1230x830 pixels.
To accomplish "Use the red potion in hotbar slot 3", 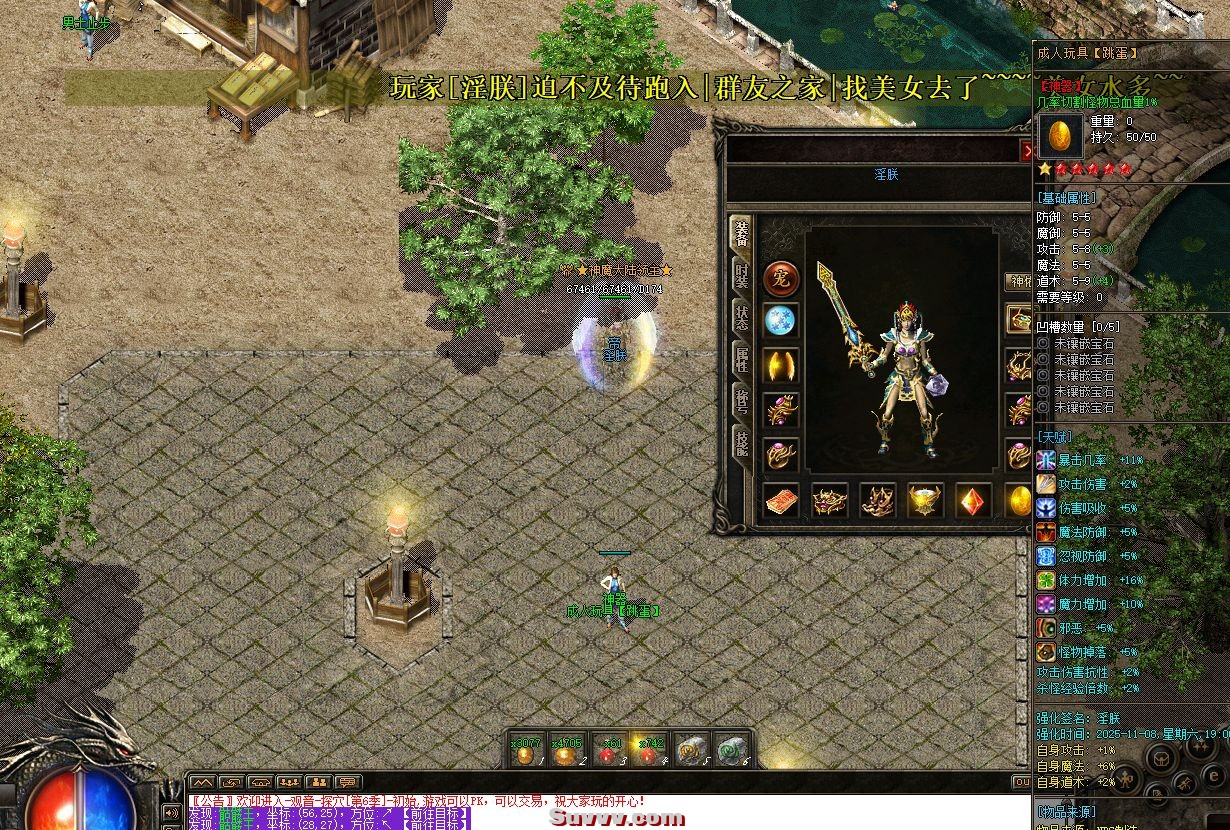I will [608, 752].
